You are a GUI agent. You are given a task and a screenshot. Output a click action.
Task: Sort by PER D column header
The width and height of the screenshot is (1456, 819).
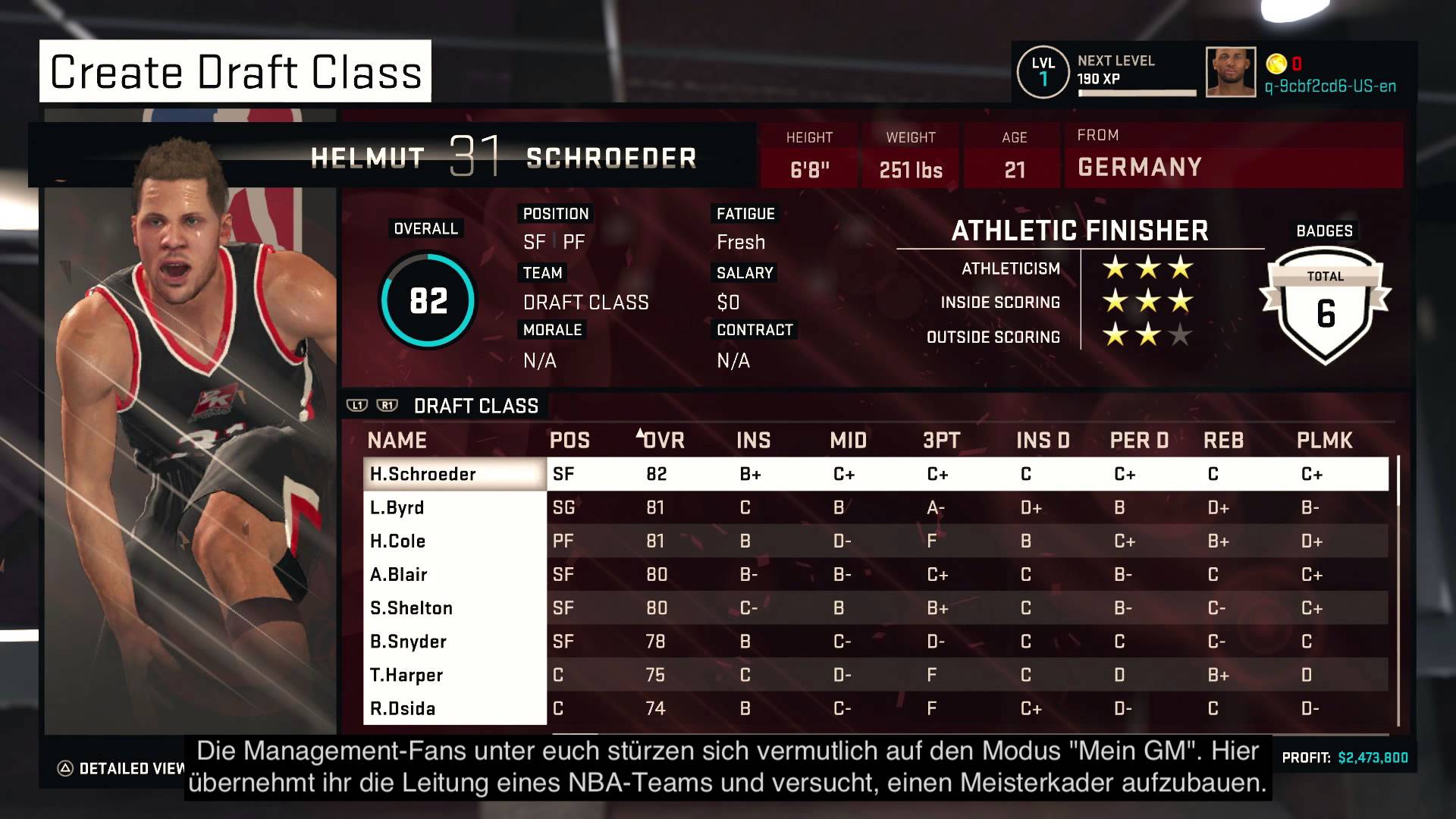1139,440
